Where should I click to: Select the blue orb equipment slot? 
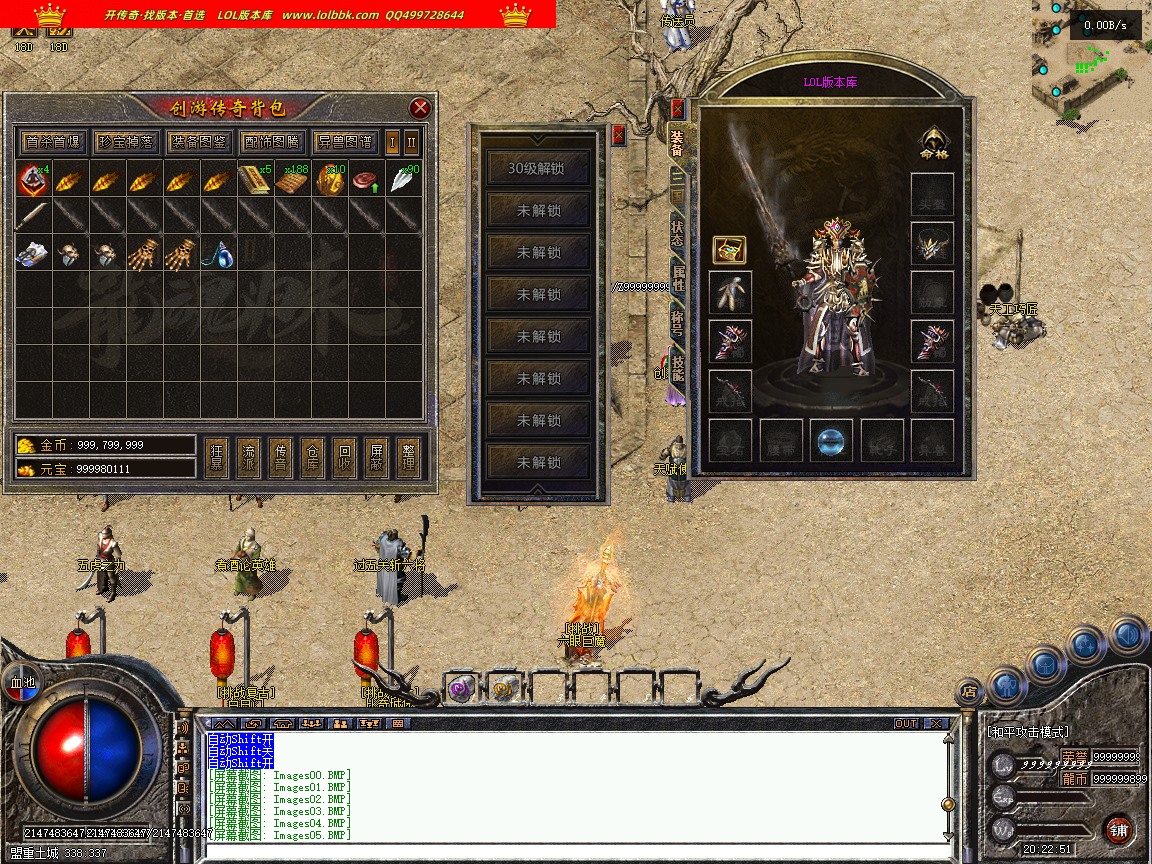click(831, 440)
